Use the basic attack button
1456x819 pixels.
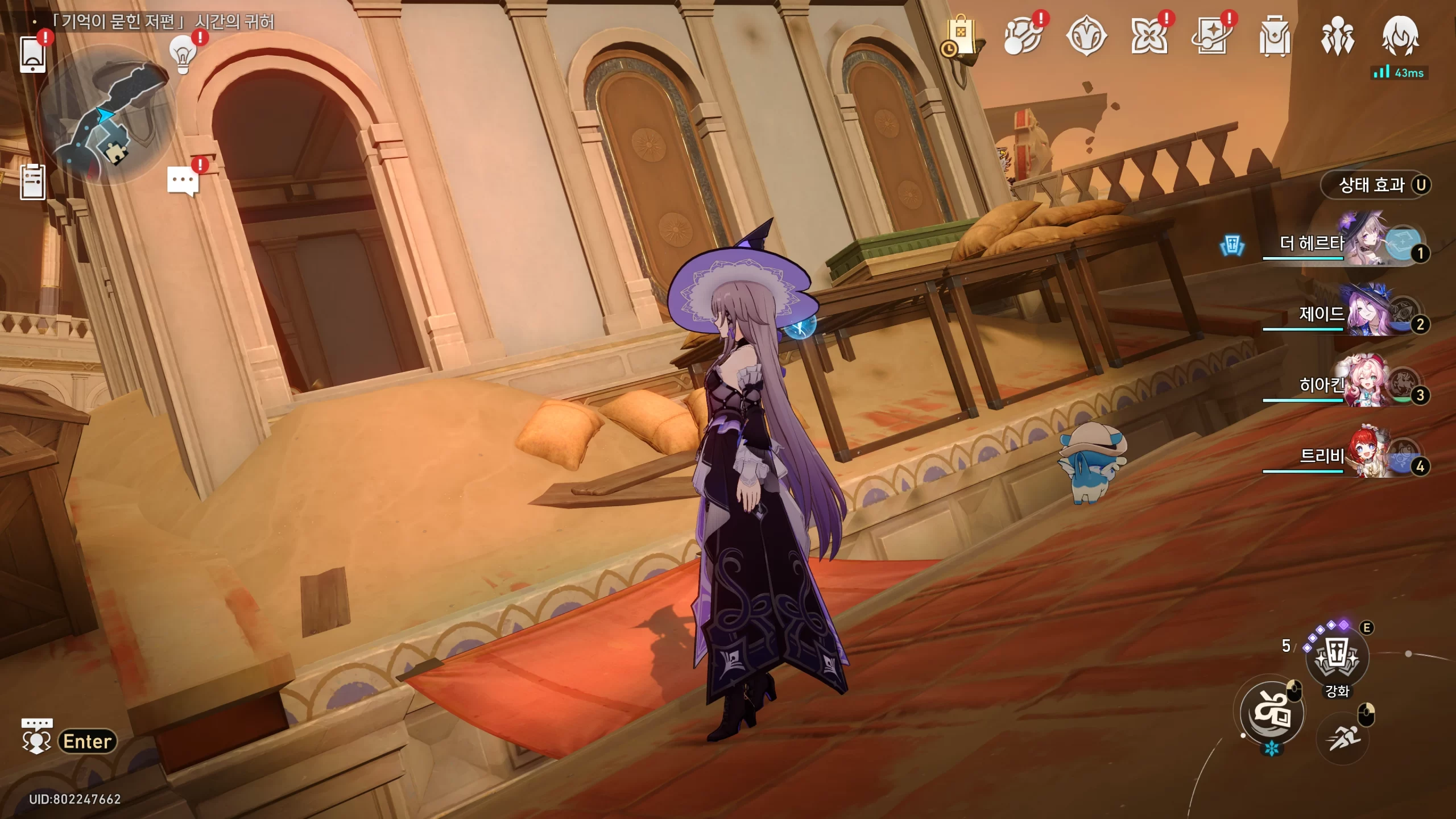coord(1272,714)
